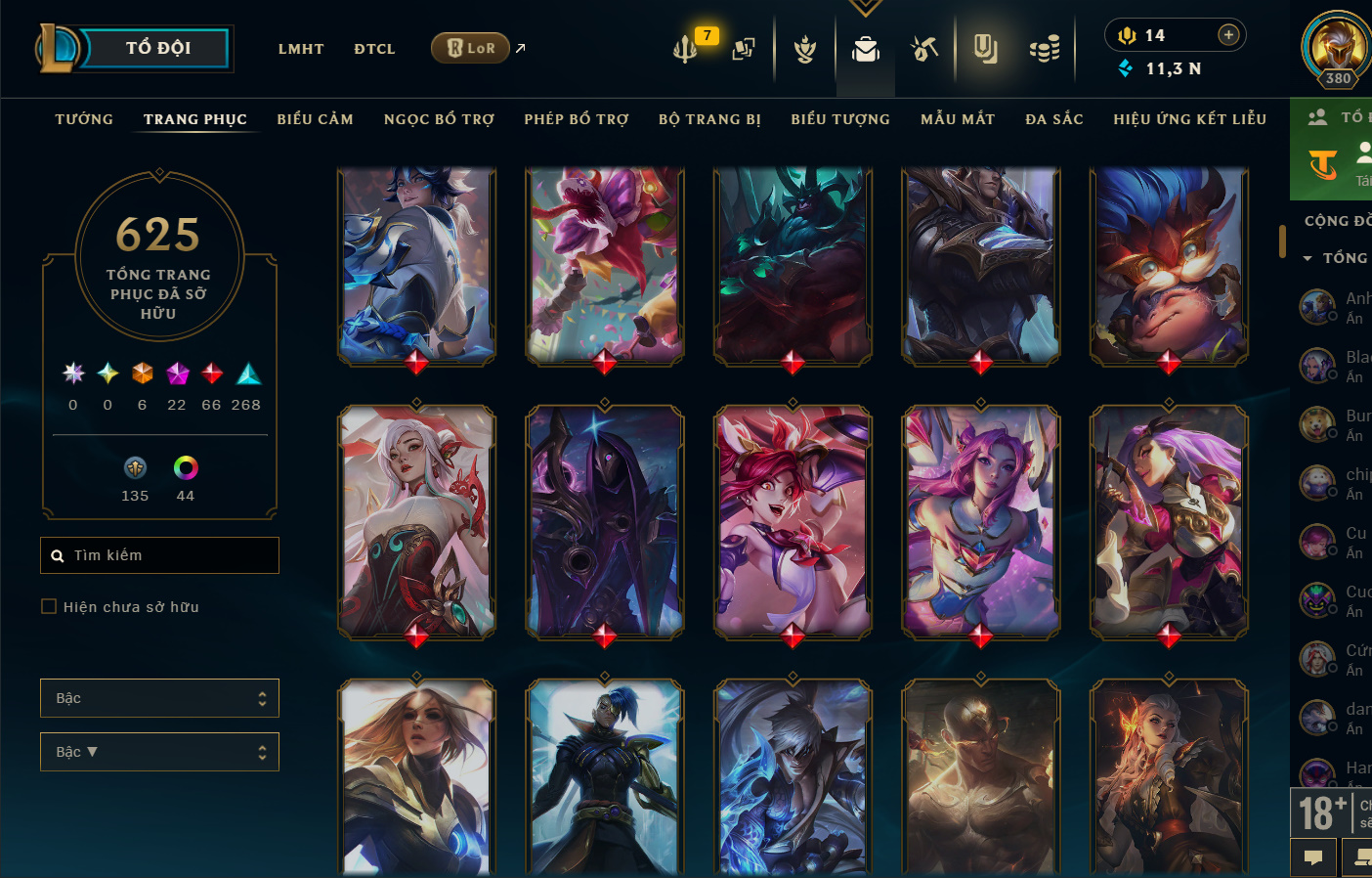
Task: Open the ĐTCL menu
Action: [x=374, y=49]
